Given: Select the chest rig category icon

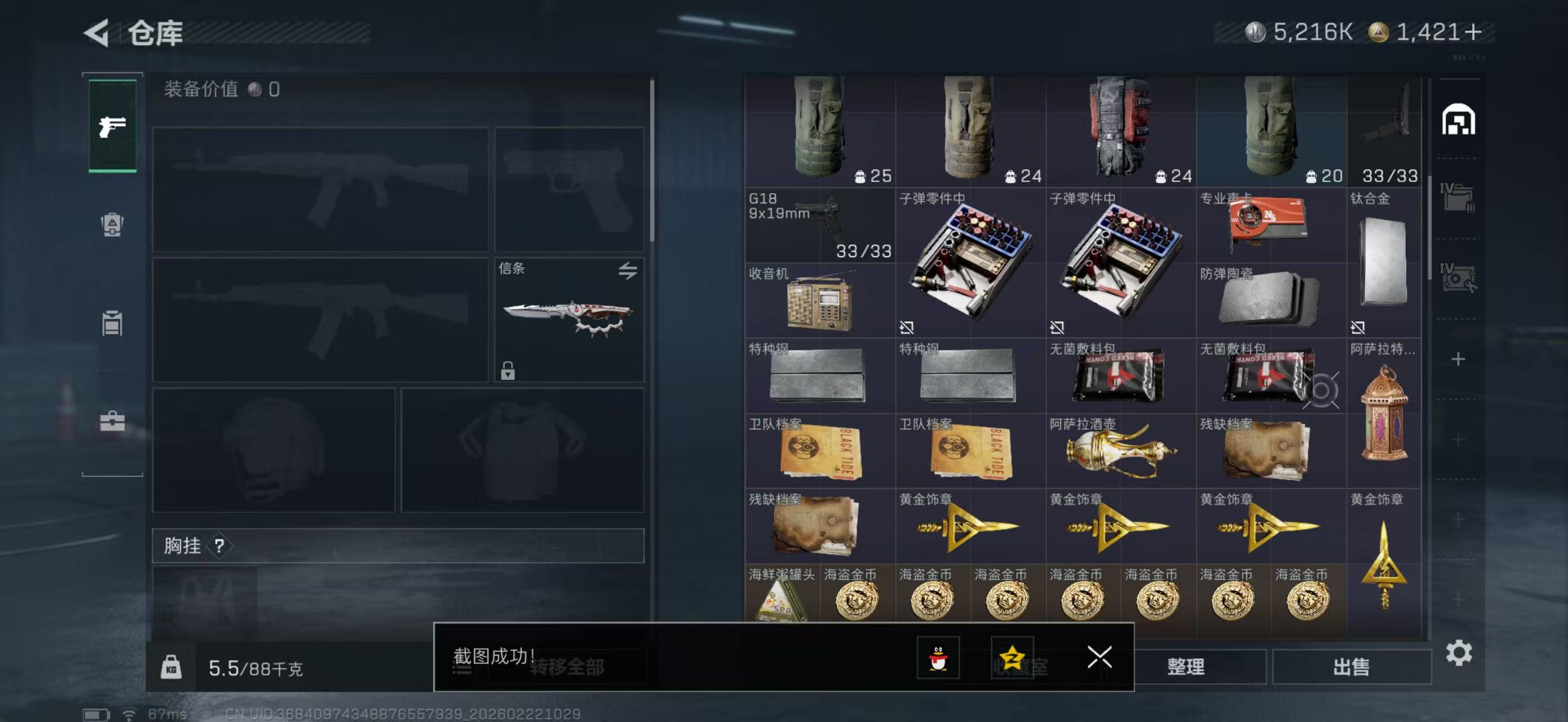Looking at the screenshot, I should click(112, 323).
